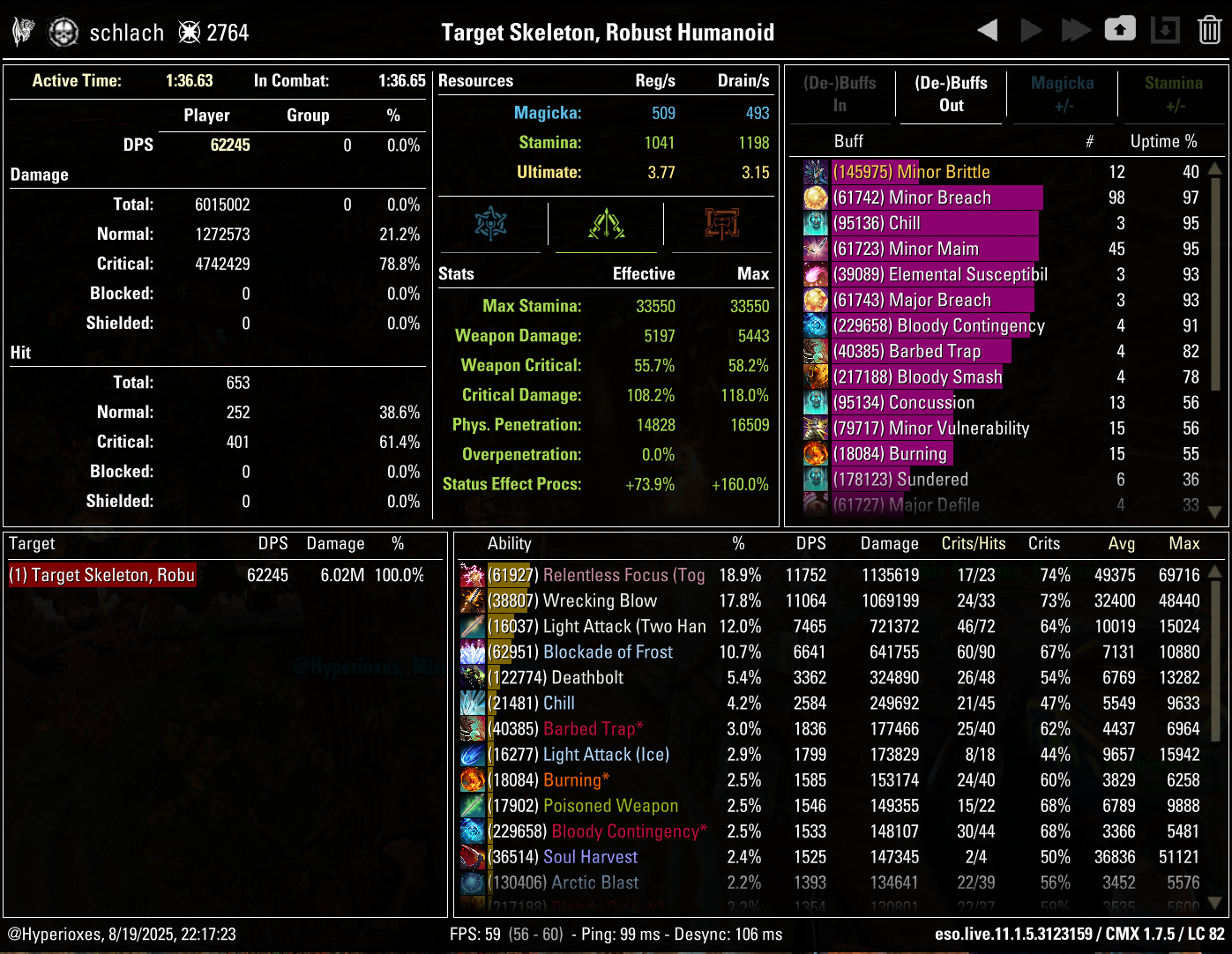The image size is (1232, 954).
Task: Go to previous fight with the back arrow
Action: coord(988,29)
